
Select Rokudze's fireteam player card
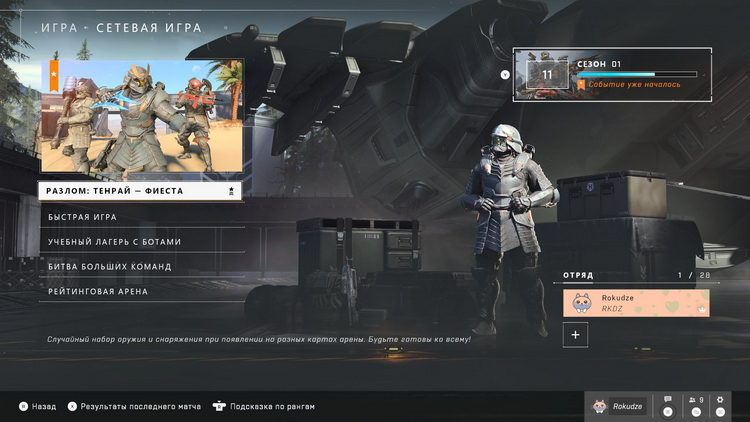click(x=636, y=303)
